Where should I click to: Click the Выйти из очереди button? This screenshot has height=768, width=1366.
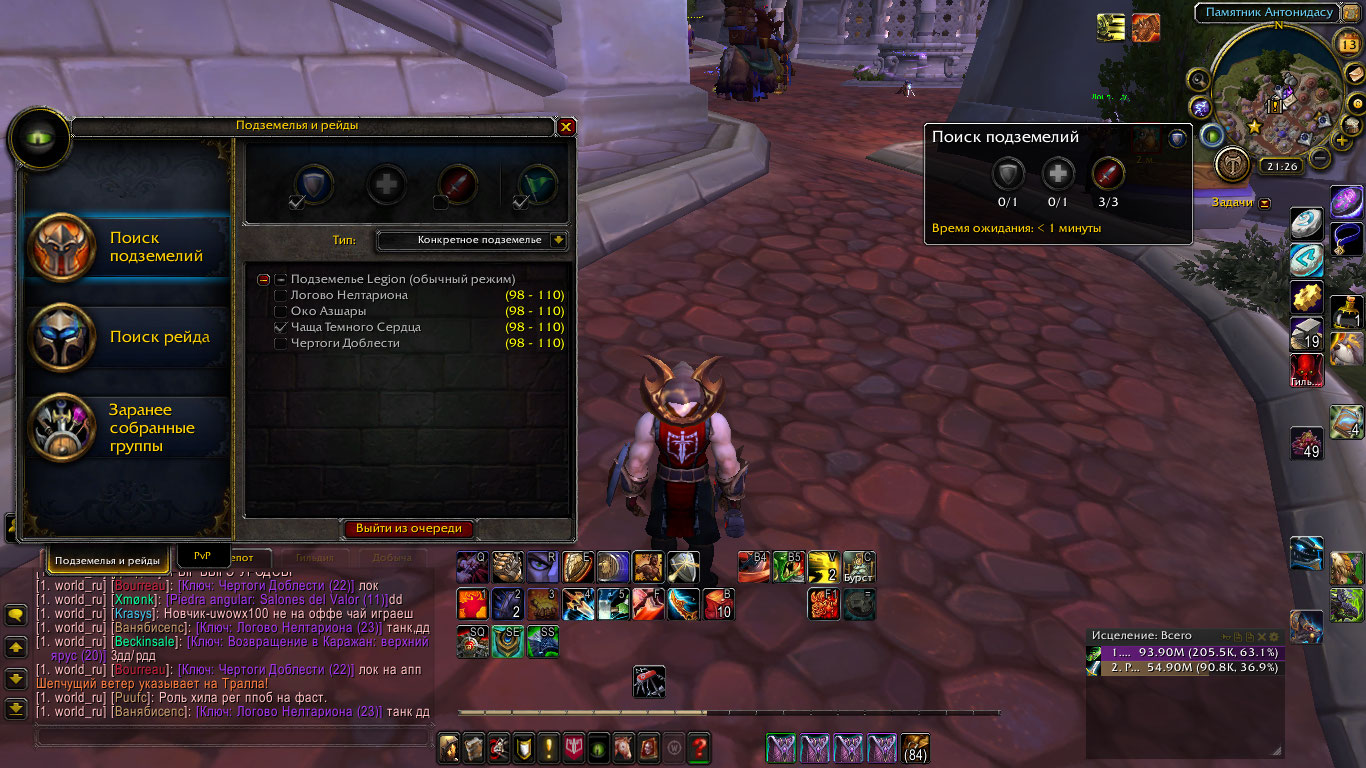coord(409,529)
